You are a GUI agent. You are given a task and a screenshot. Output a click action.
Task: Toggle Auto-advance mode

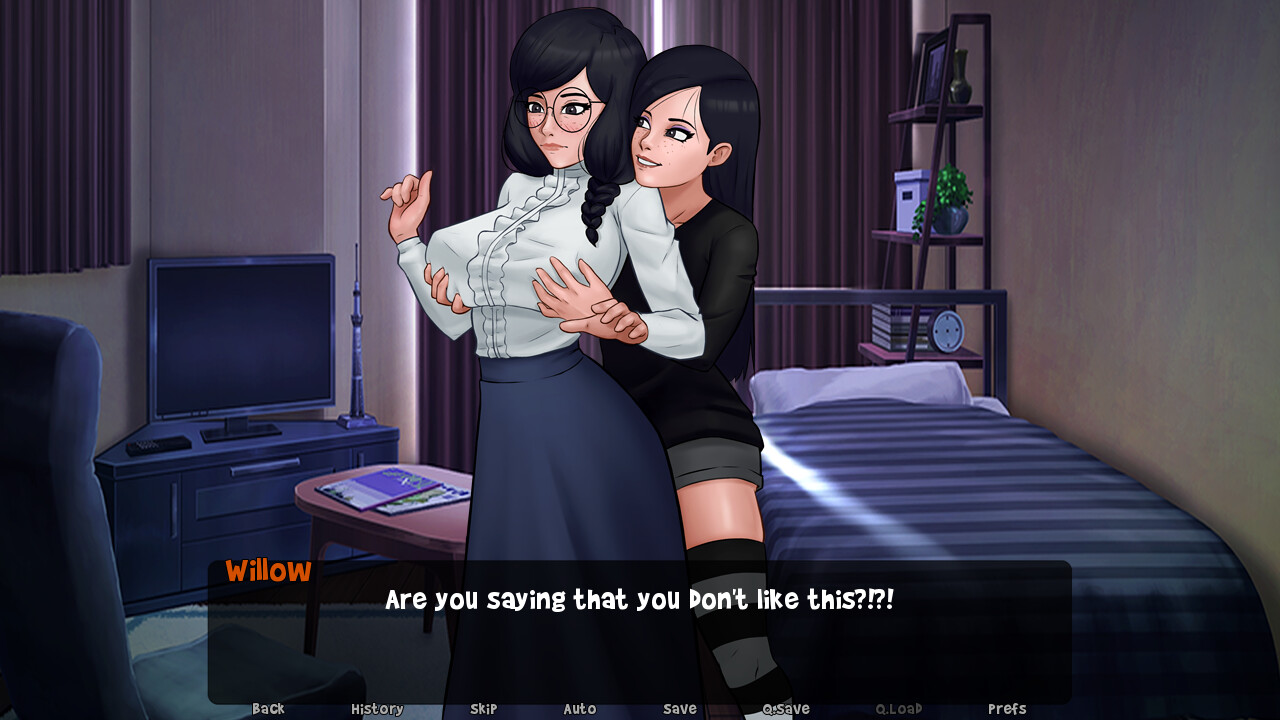point(580,709)
